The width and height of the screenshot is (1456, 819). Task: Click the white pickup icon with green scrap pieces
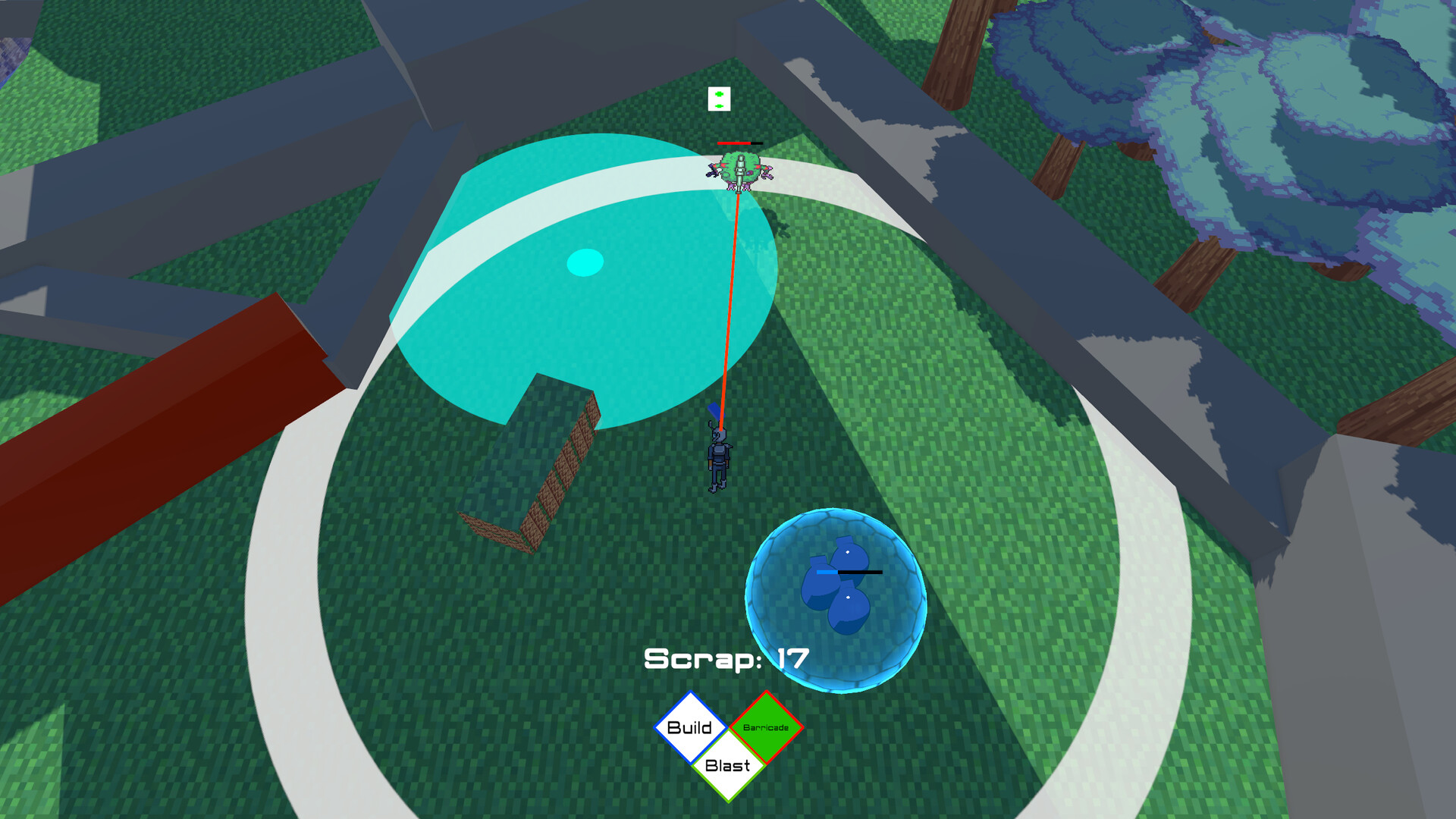[x=717, y=99]
